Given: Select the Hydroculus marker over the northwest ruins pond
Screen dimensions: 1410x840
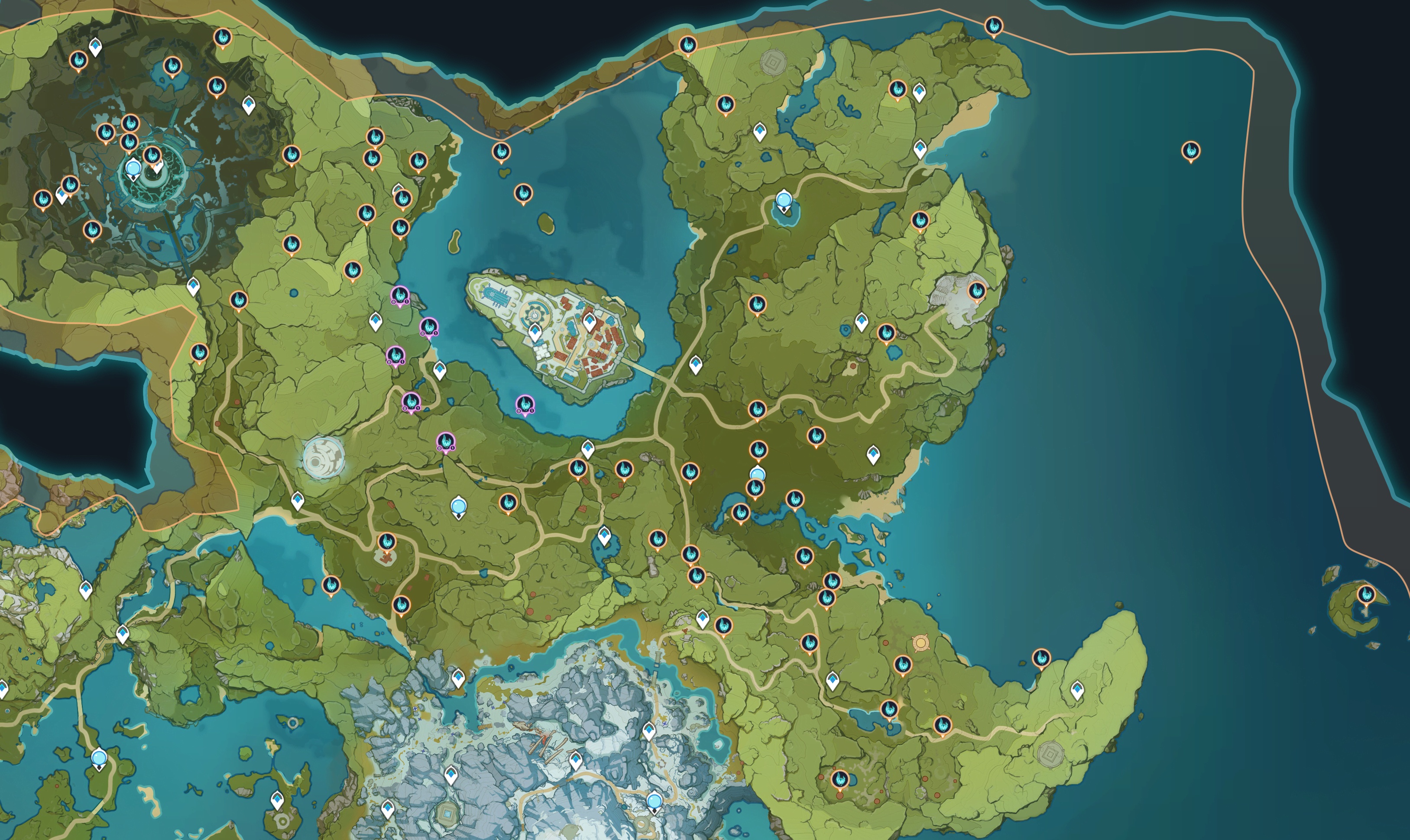Looking at the screenshot, I should [172, 66].
